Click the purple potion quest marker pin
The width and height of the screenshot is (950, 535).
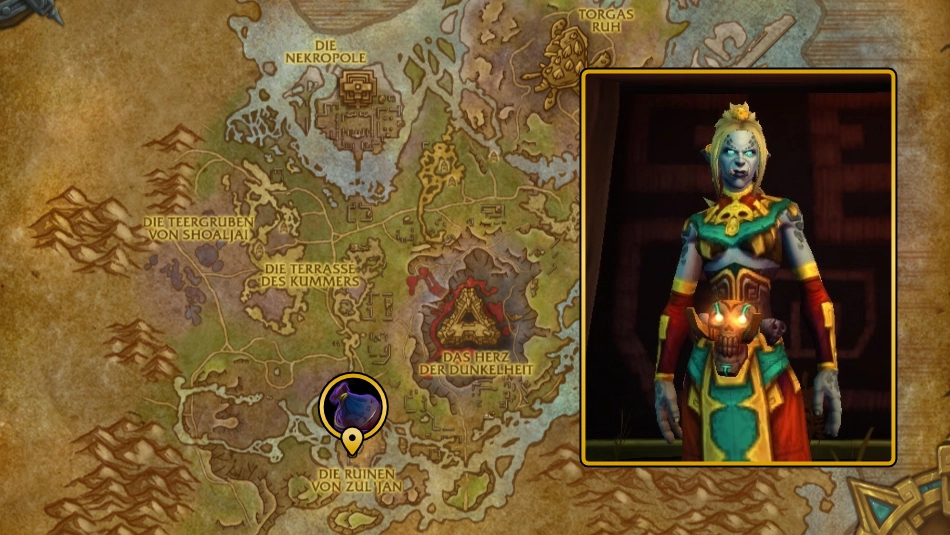pos(352,406)
